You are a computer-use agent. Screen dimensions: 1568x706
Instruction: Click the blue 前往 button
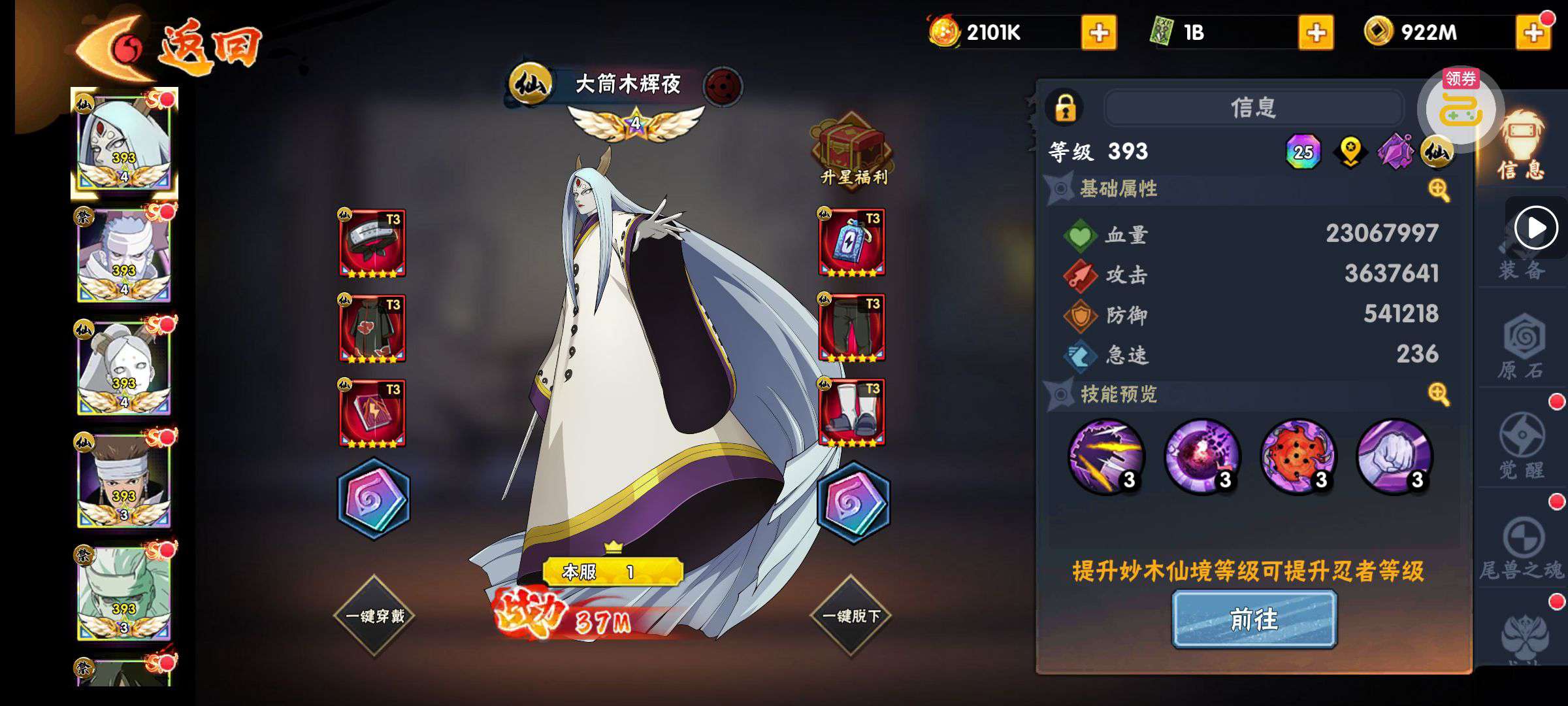tap(1254, 618)
